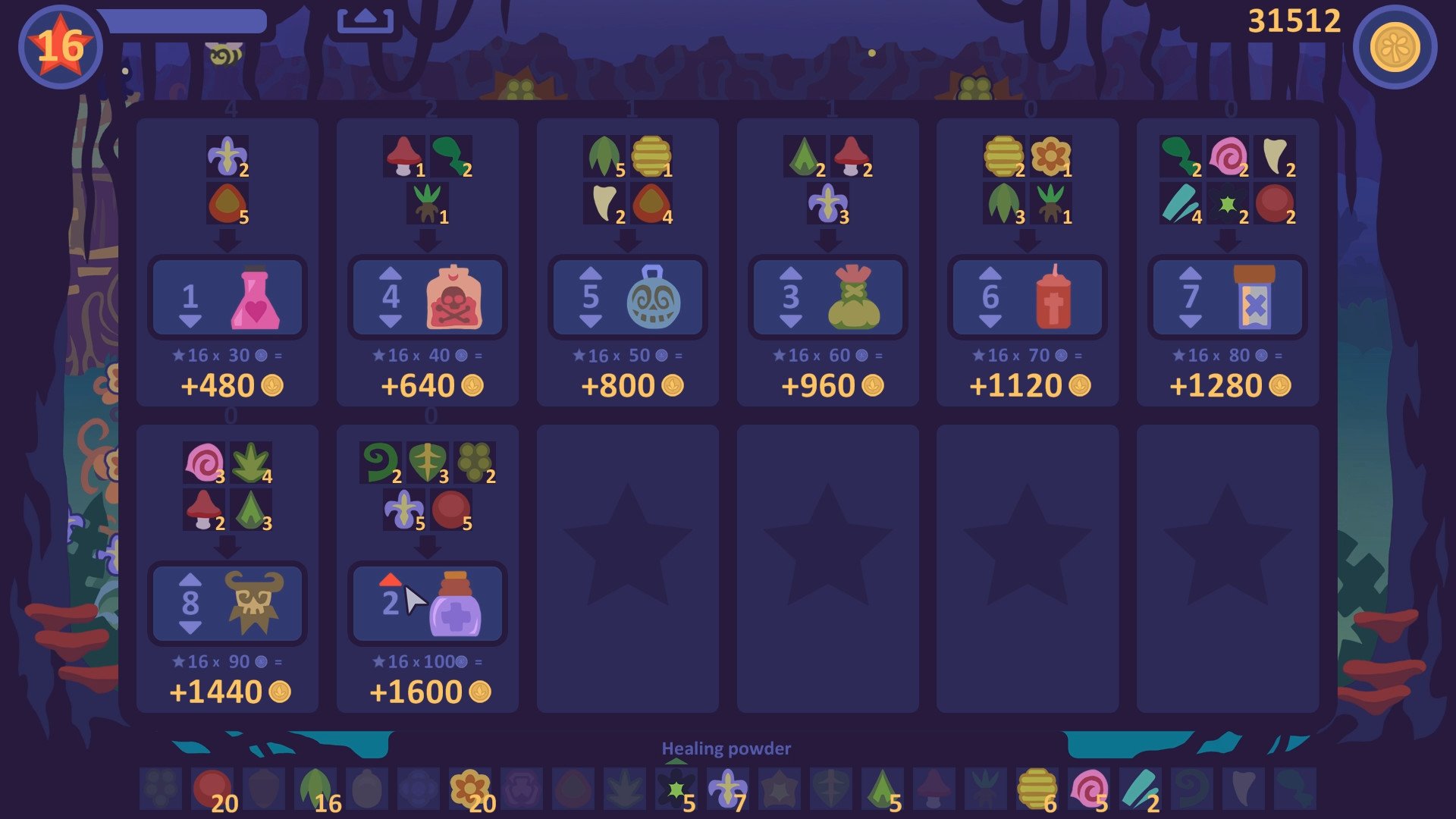Click the skull poison pouch recipe icon
This screenshot has width=1456, height=819.
click(453, 297)
